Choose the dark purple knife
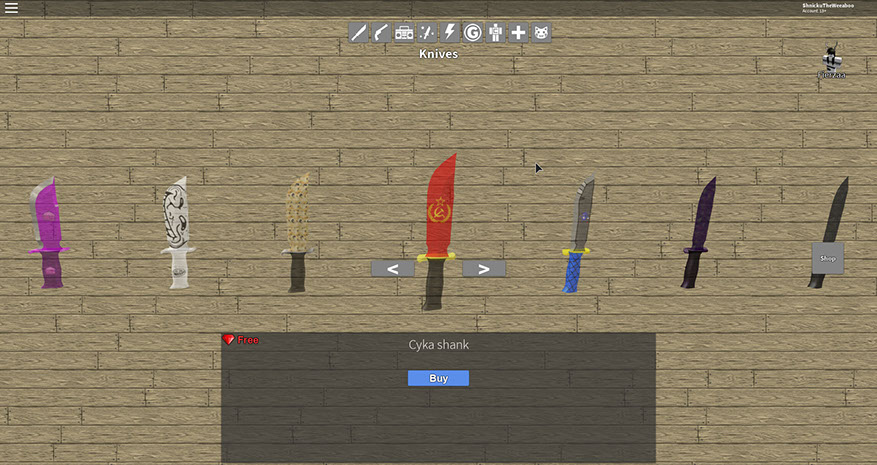Viewport: 877px width, 465px height. 697,233
